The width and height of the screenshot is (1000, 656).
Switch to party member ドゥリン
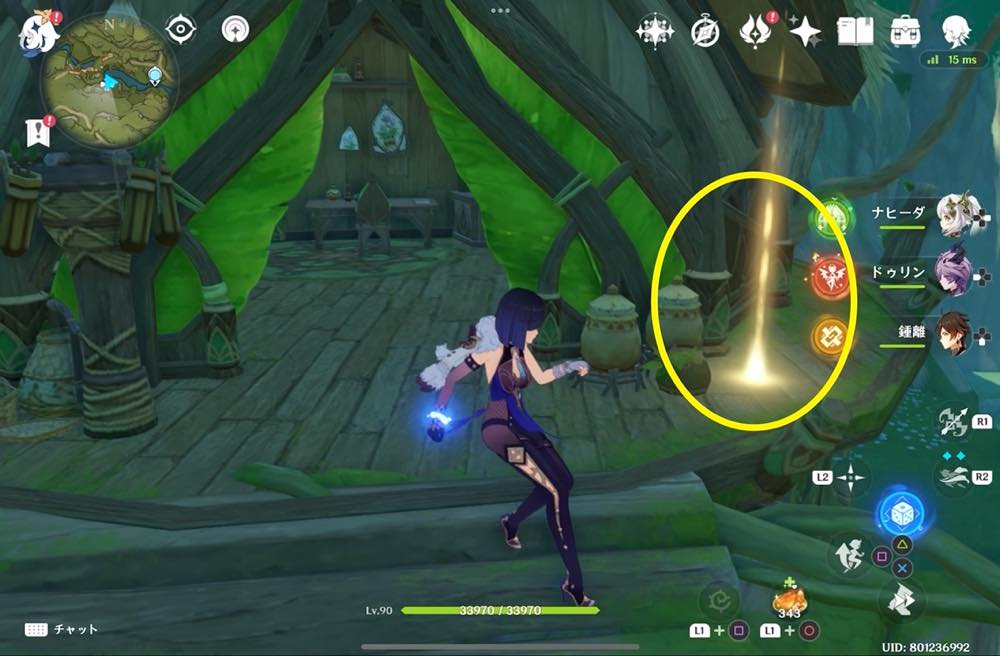click(955, 270)
